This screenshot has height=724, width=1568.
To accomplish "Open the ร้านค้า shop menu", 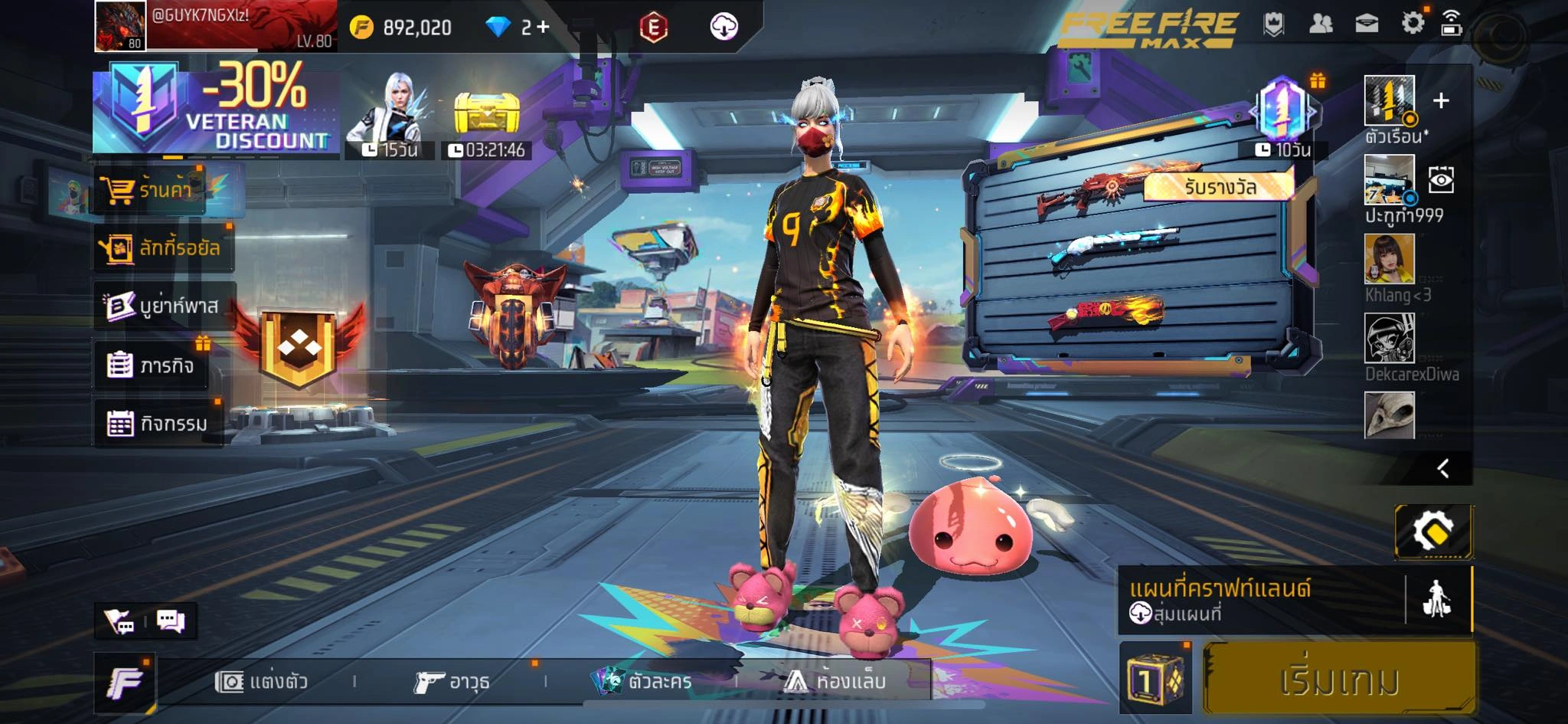I will (152, 188).
